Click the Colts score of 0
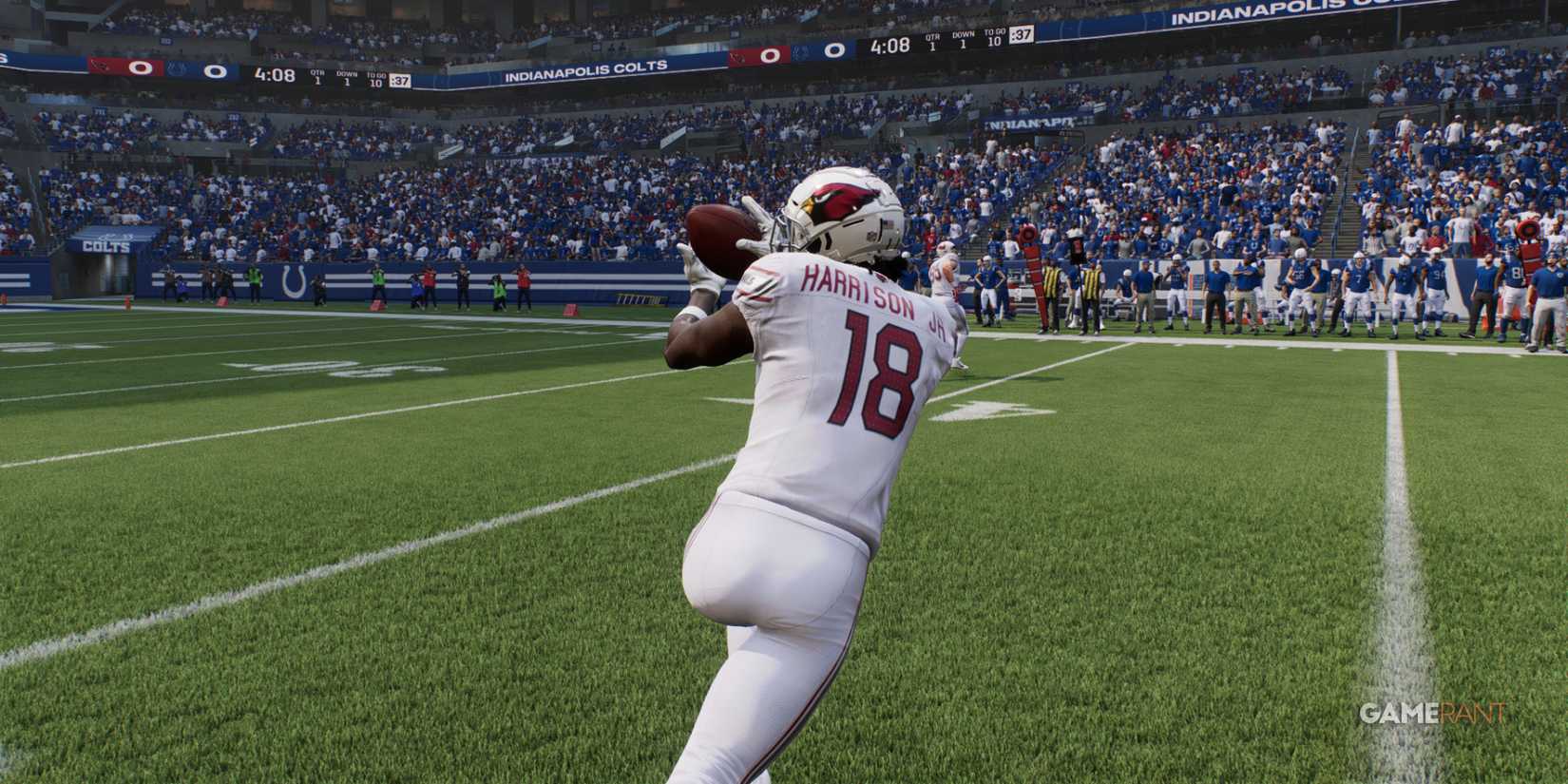The height and width of the screenshot is (784, 1568). (834, 48)
